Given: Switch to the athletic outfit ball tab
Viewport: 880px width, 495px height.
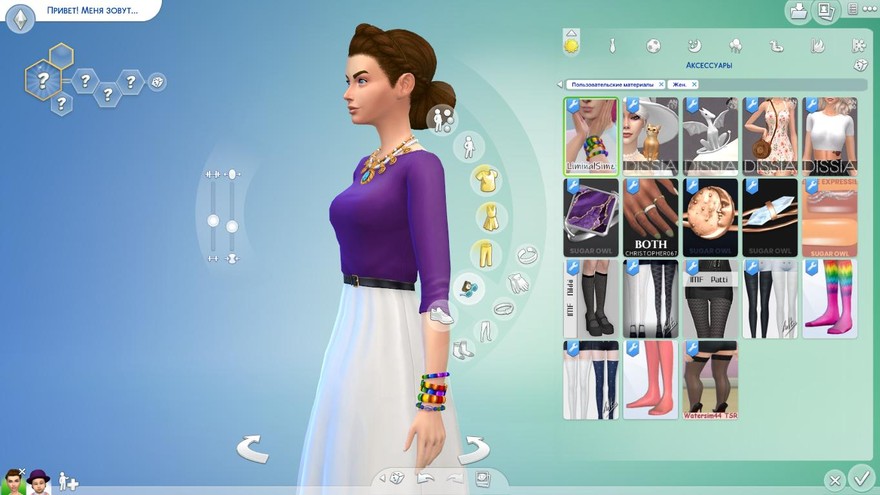Looking at the screenshot, I should (653, 46).
